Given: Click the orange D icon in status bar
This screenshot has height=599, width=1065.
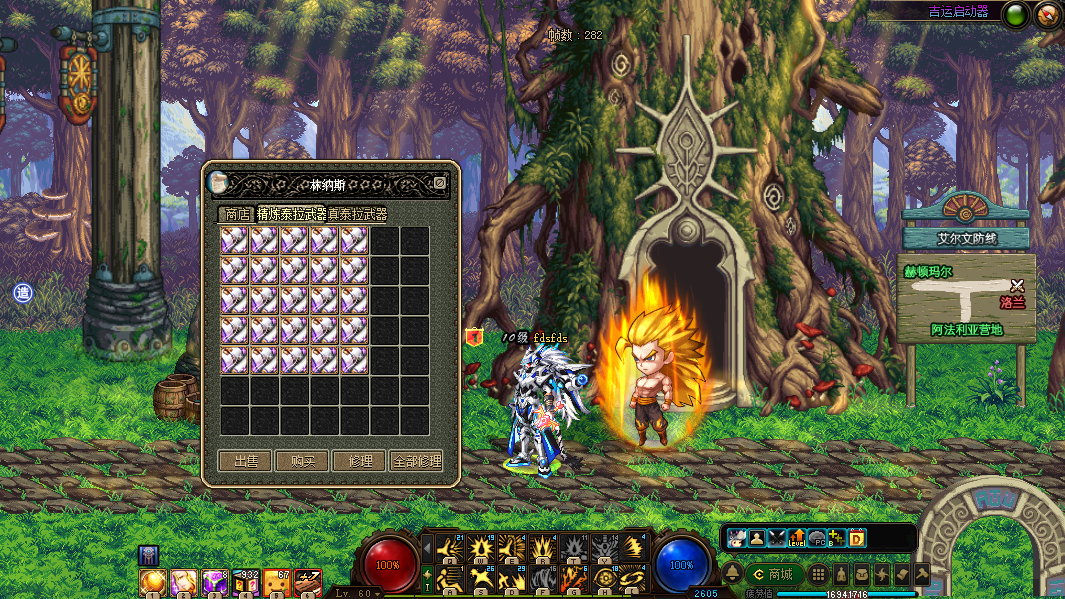Looking at the screenshot, I should (x=857, y=538).
